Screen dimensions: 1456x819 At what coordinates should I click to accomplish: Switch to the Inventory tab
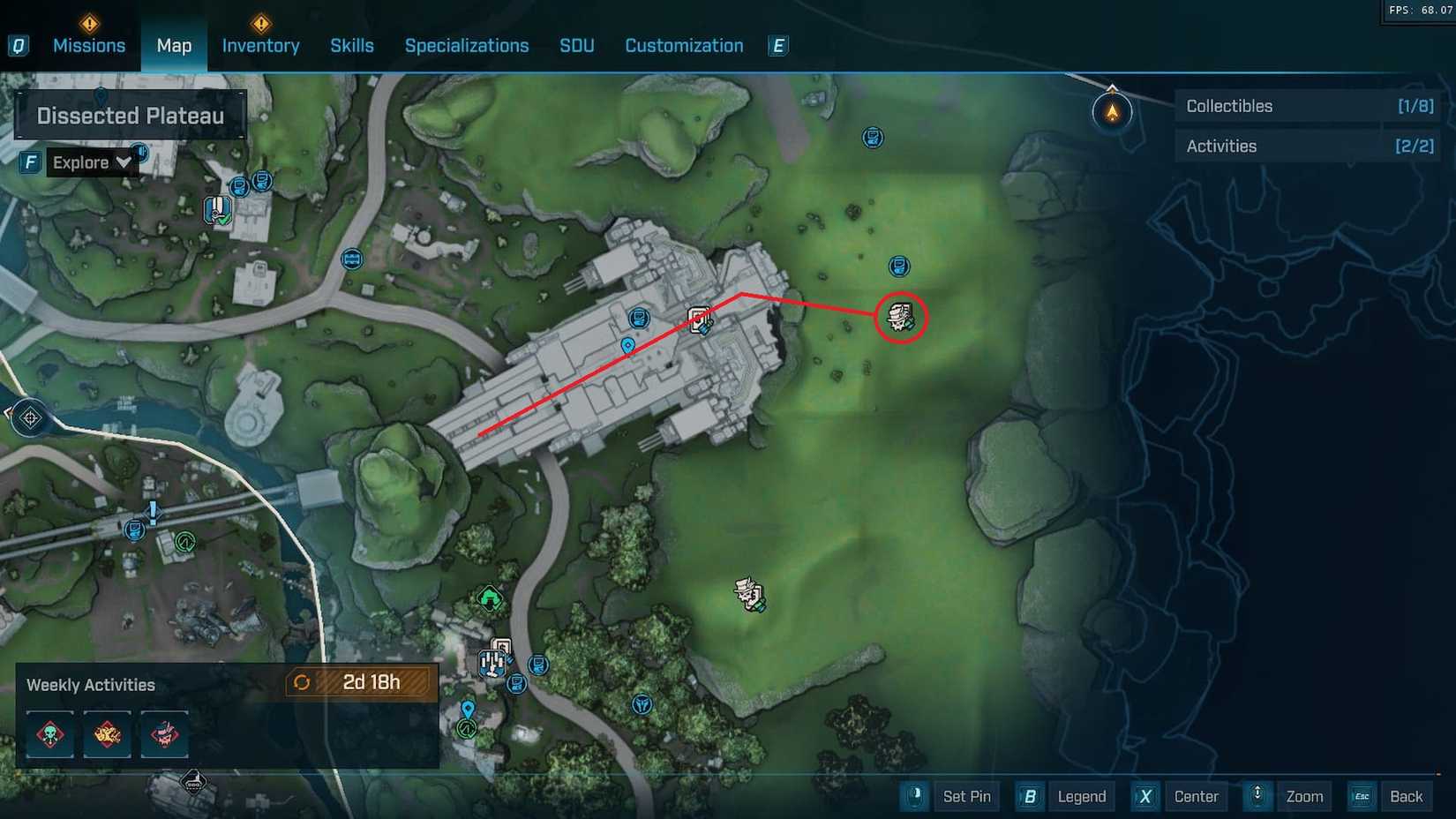click(260, 45)
